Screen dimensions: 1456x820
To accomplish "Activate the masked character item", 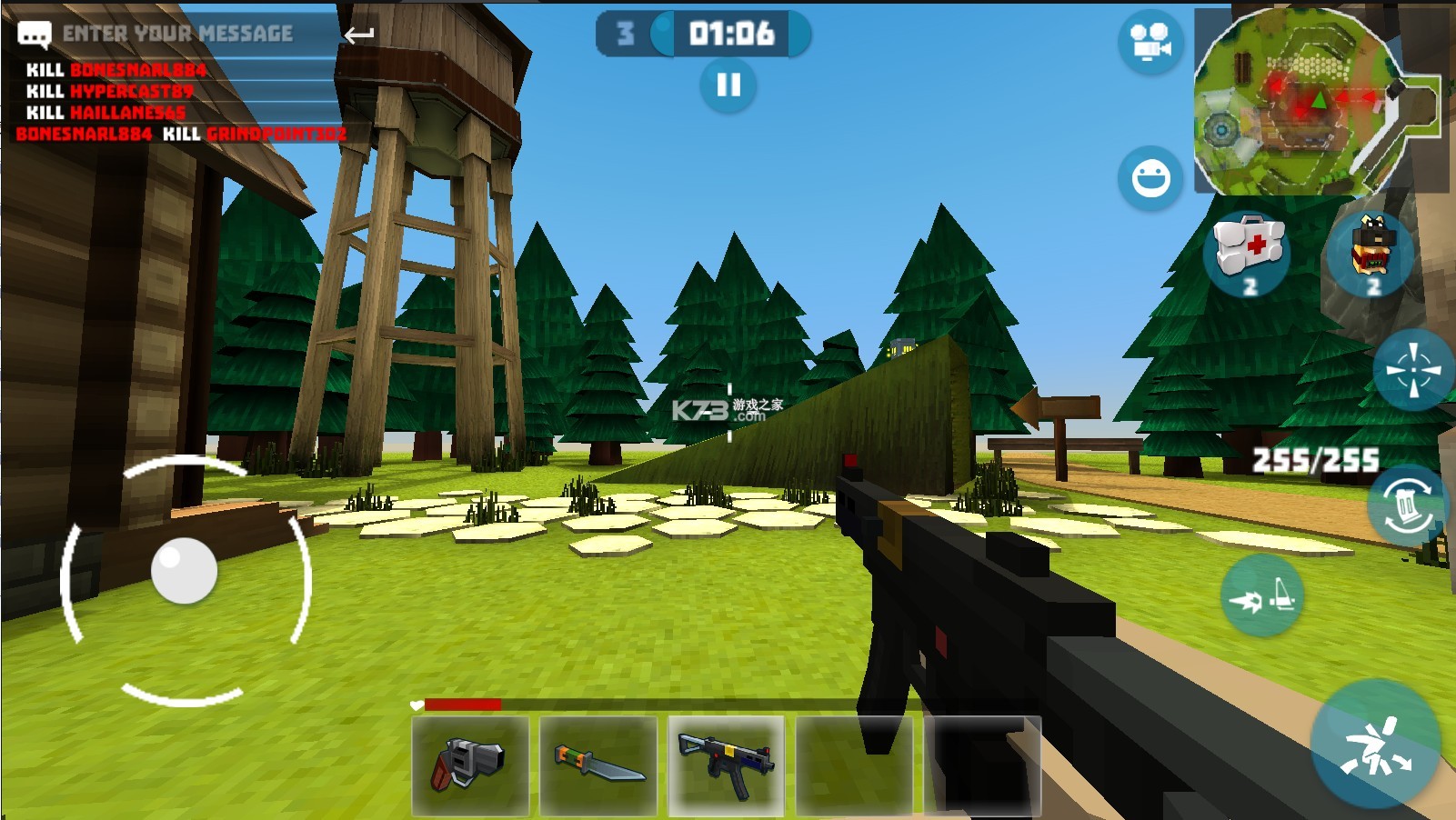I will click(1371, 250).
